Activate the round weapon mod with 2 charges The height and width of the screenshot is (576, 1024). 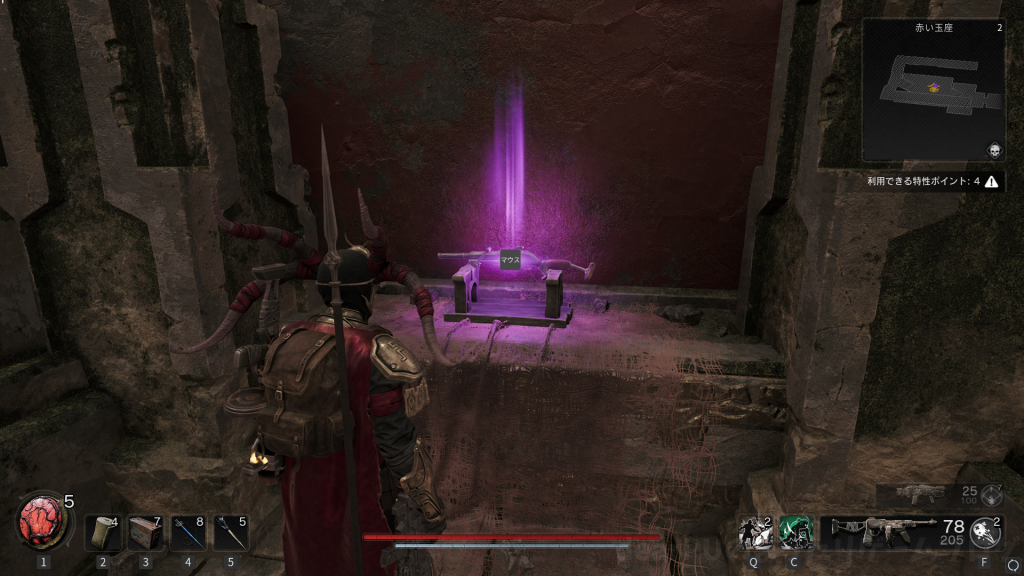click(985, 533)
